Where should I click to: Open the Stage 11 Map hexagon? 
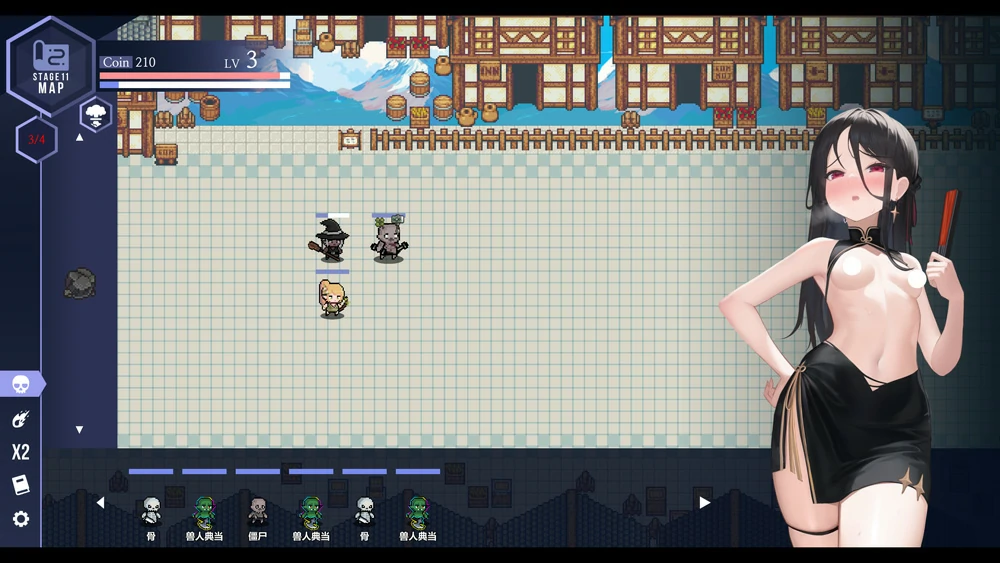[50, 66]
